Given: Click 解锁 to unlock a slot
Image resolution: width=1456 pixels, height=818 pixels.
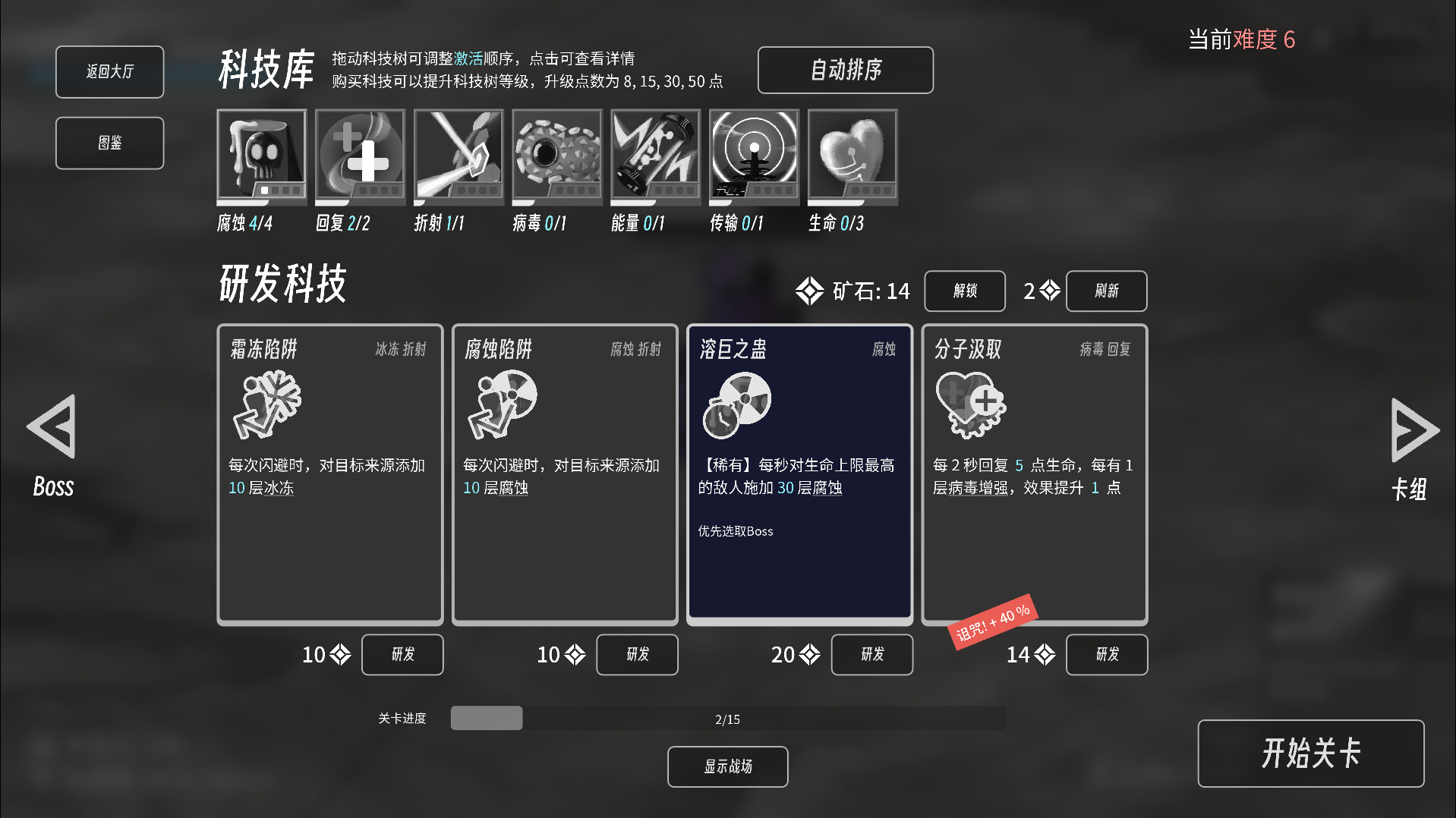Looking at the screenshot, I should click(x=964, y=291).
